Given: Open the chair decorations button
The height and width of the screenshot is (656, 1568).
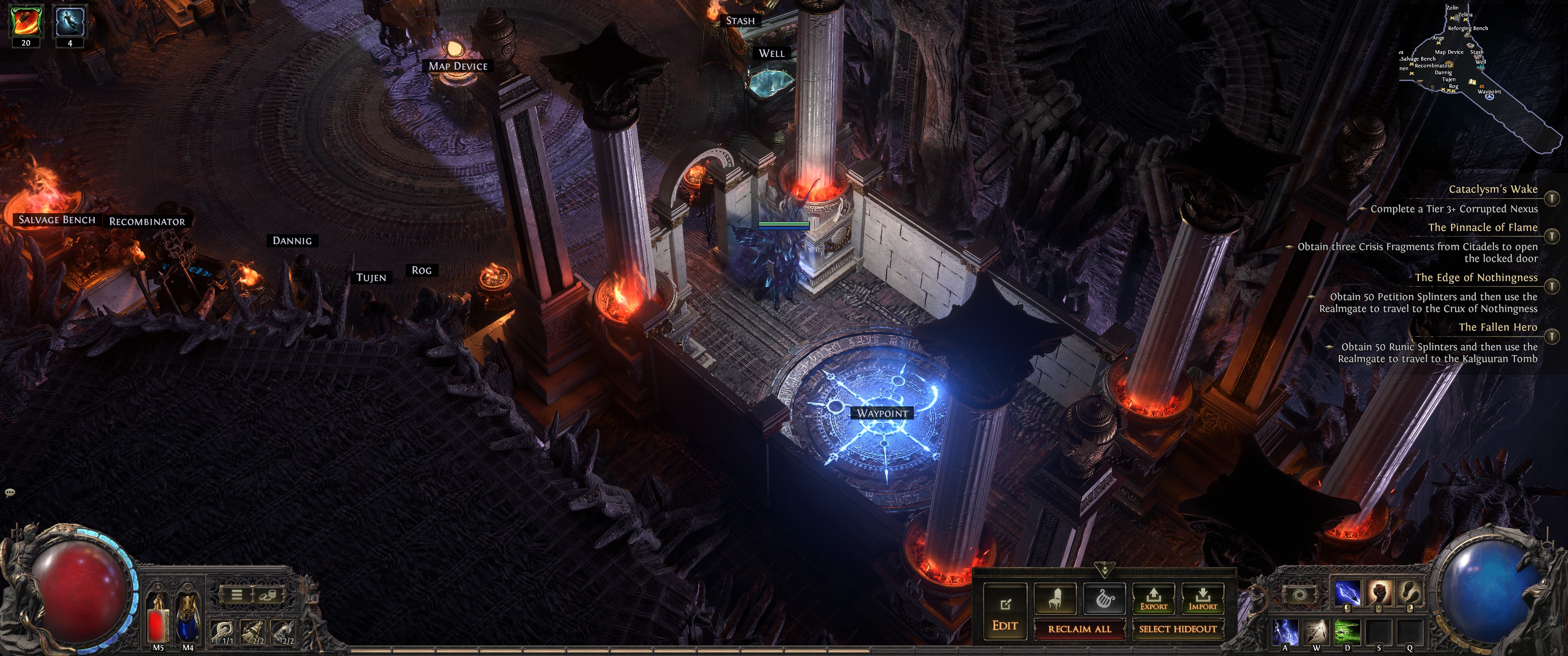Looking at the screenshot, I should pos(1055,599).
